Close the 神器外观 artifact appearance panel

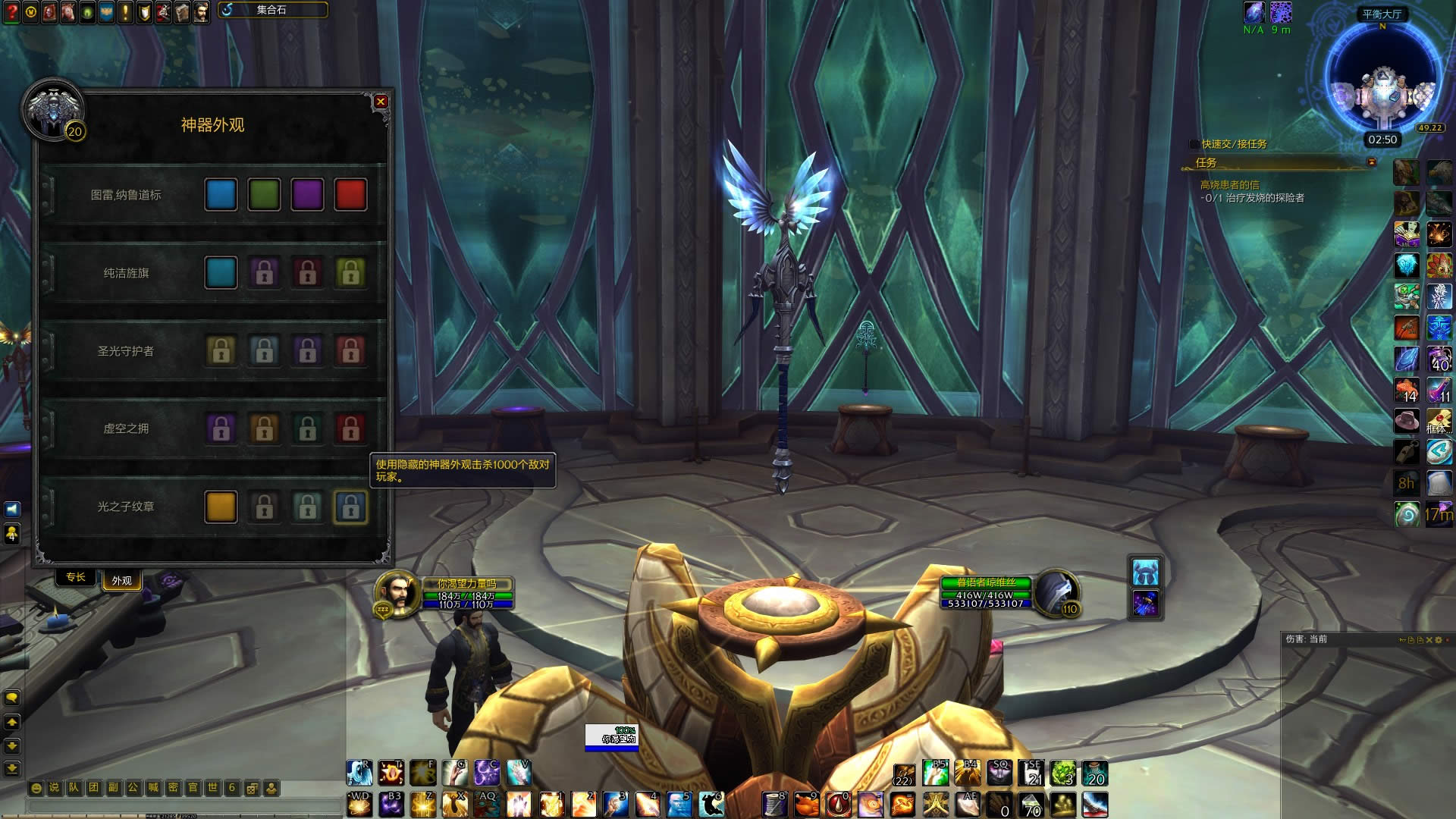coord(381,102)
